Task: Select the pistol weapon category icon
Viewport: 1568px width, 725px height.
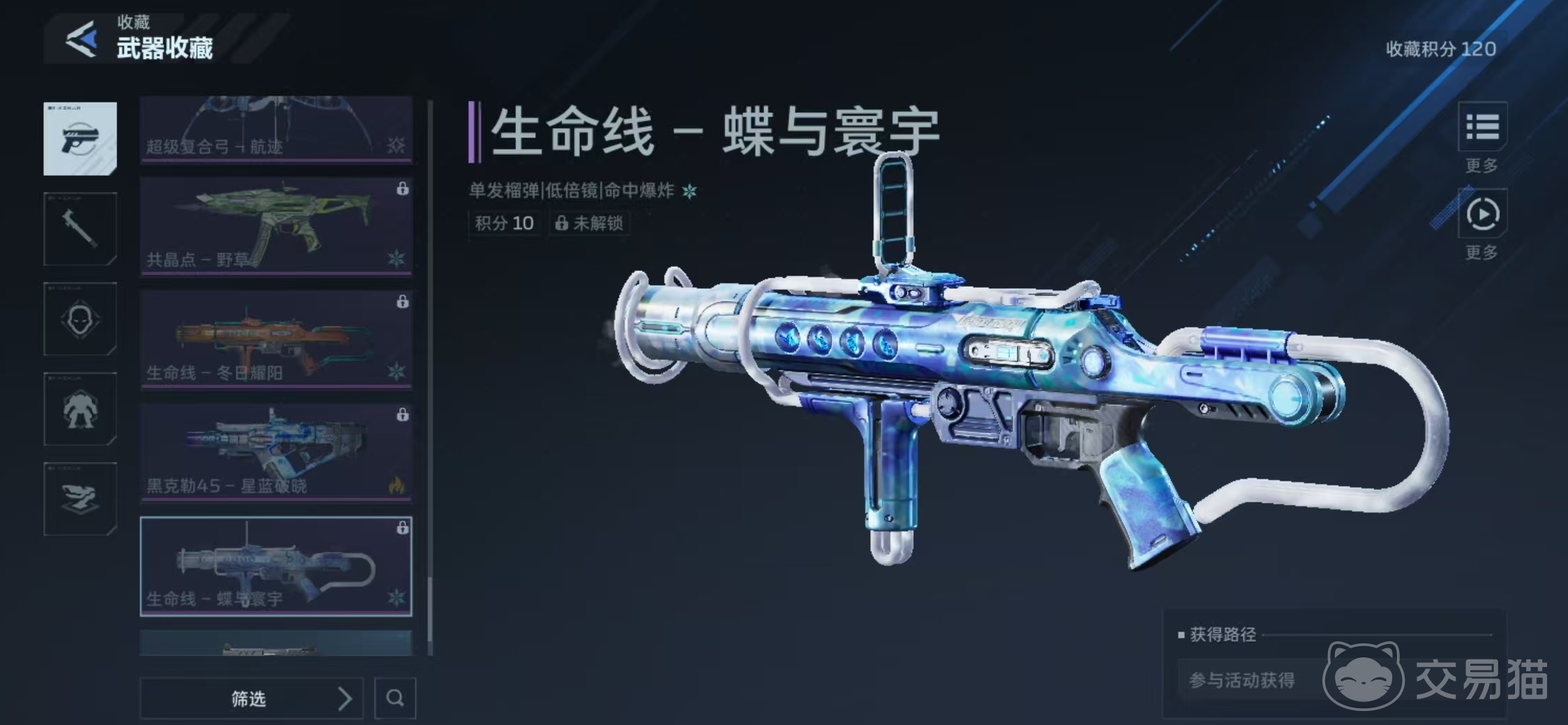Action: (80, 137)
